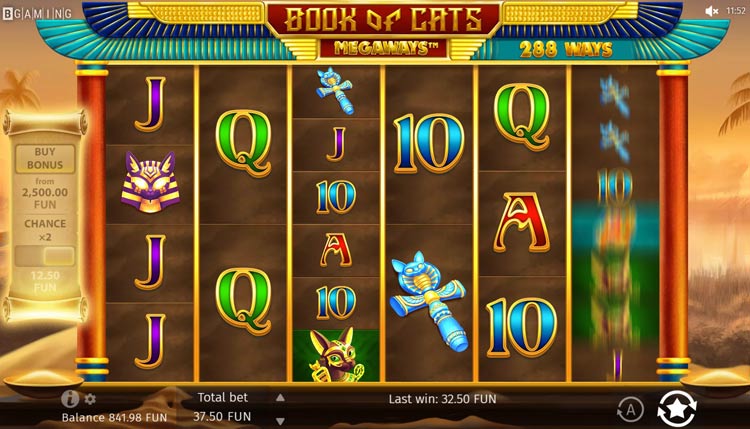
Task: Open the settings gear menu
Action: point(90,399)
